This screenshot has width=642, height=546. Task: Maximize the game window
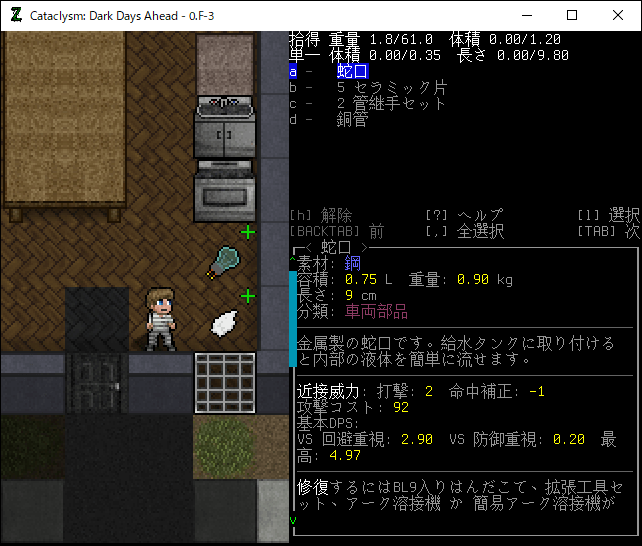572,16
